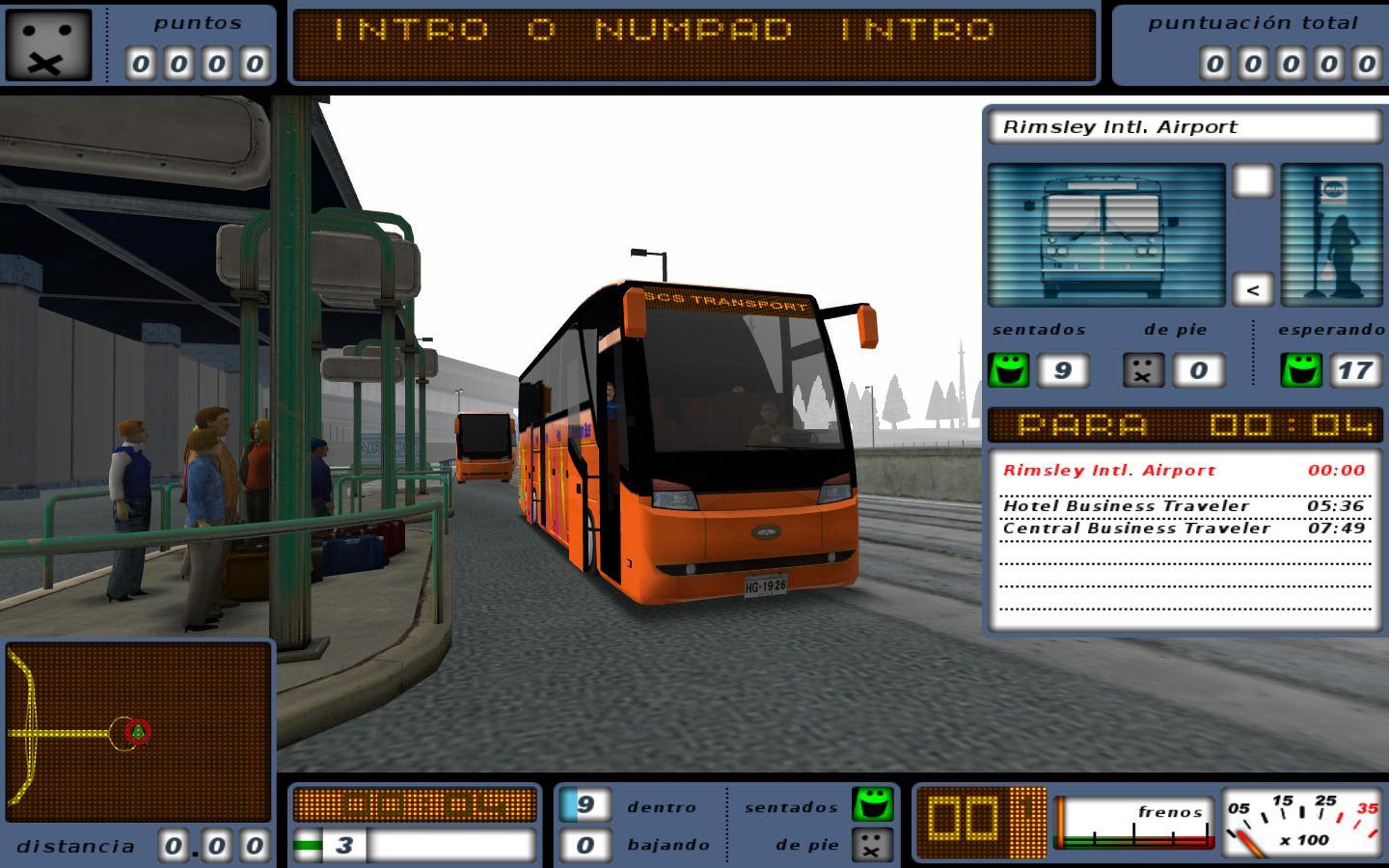This screenshot has width=1389, height=868.
Task: Click the Rimsley Intl. Airport title bar
Action: pos(1185,125)
